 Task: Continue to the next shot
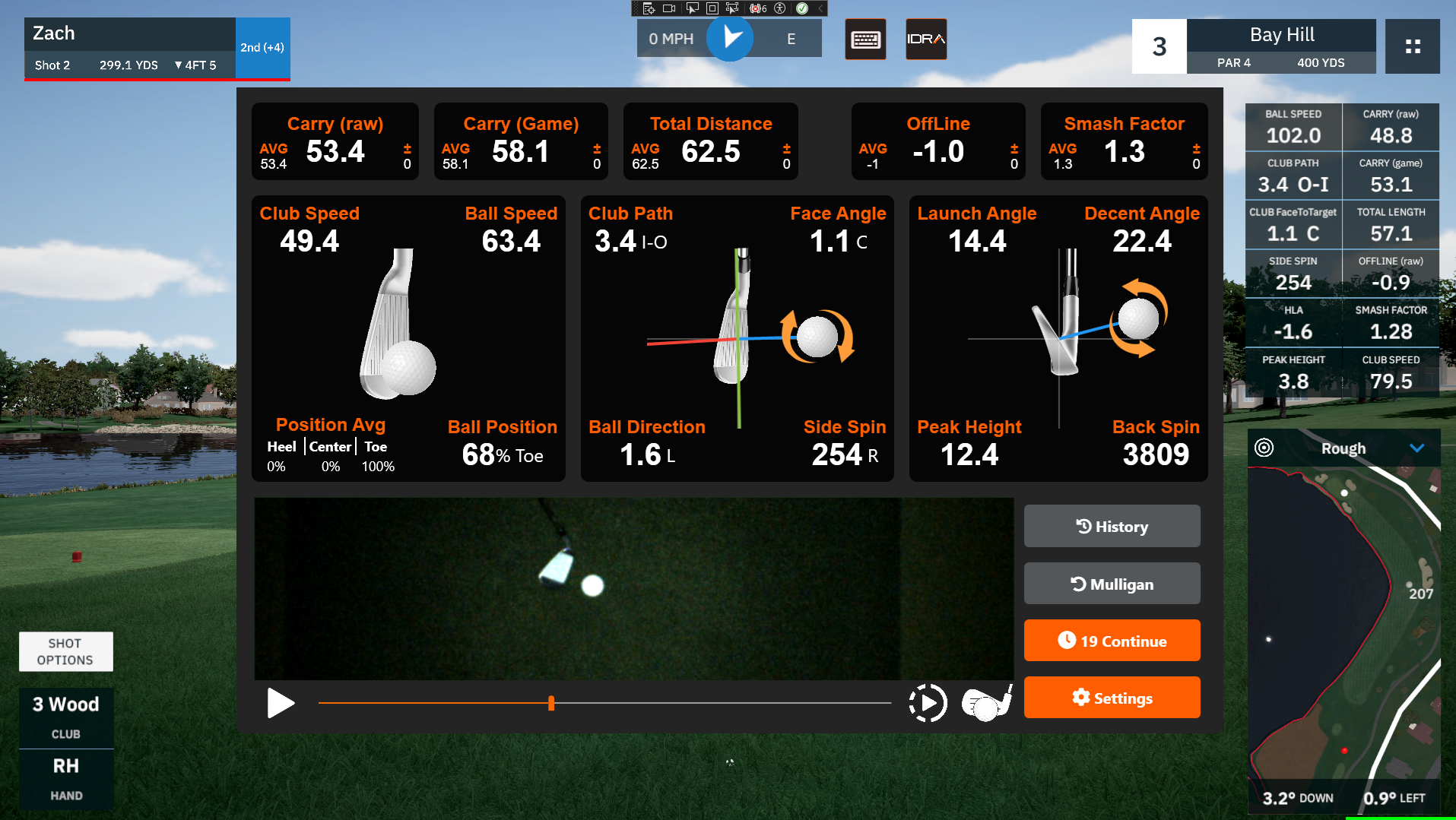pos(1112,641)
